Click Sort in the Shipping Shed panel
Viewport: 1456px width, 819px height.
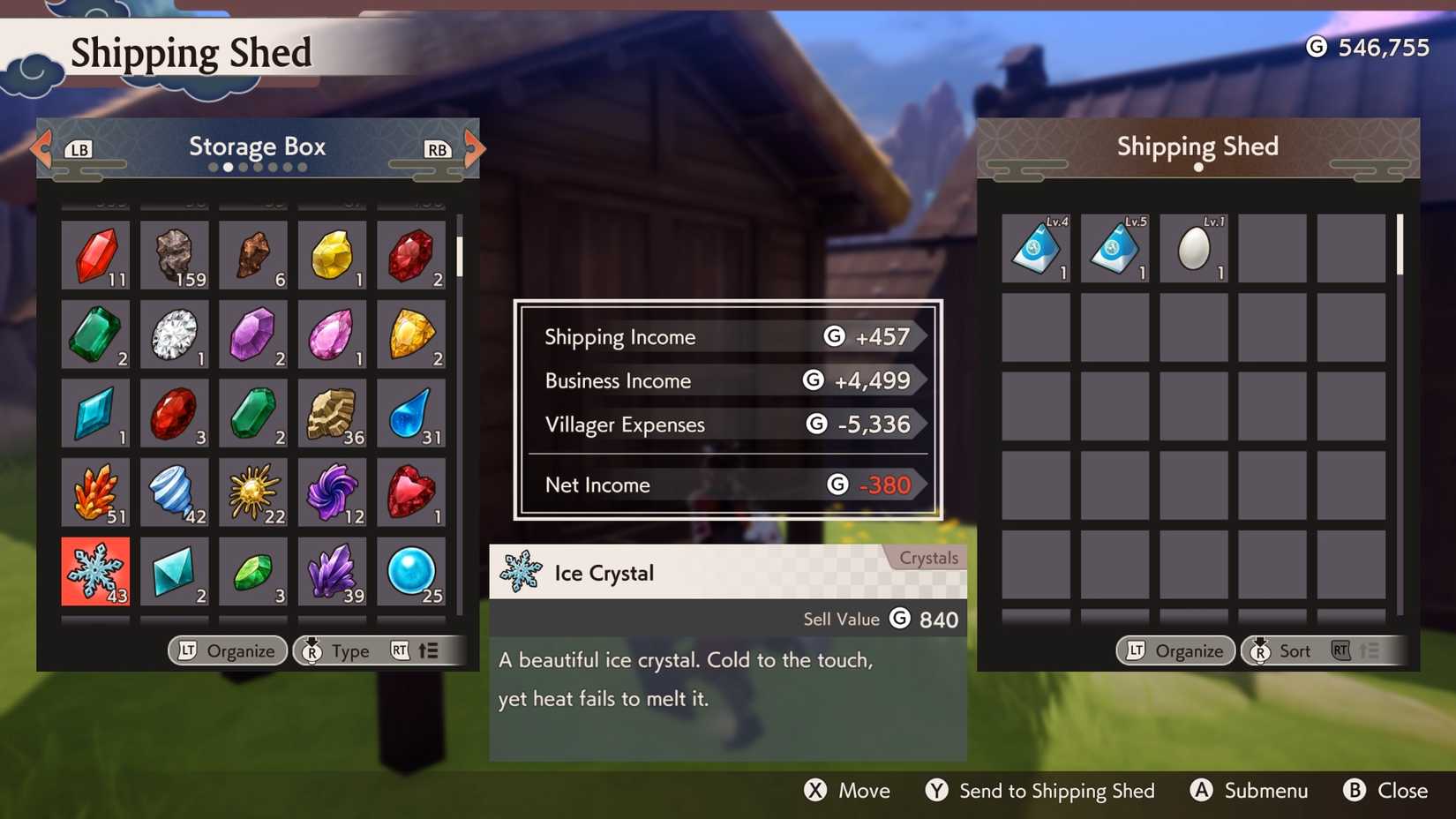[x=1295, y=650]
